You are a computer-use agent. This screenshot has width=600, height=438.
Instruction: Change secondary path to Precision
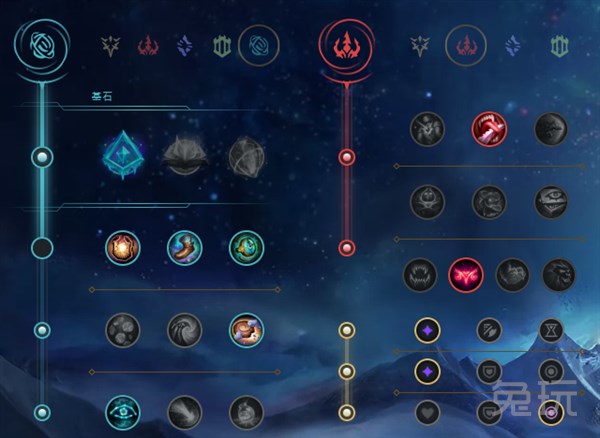(424, 45)
